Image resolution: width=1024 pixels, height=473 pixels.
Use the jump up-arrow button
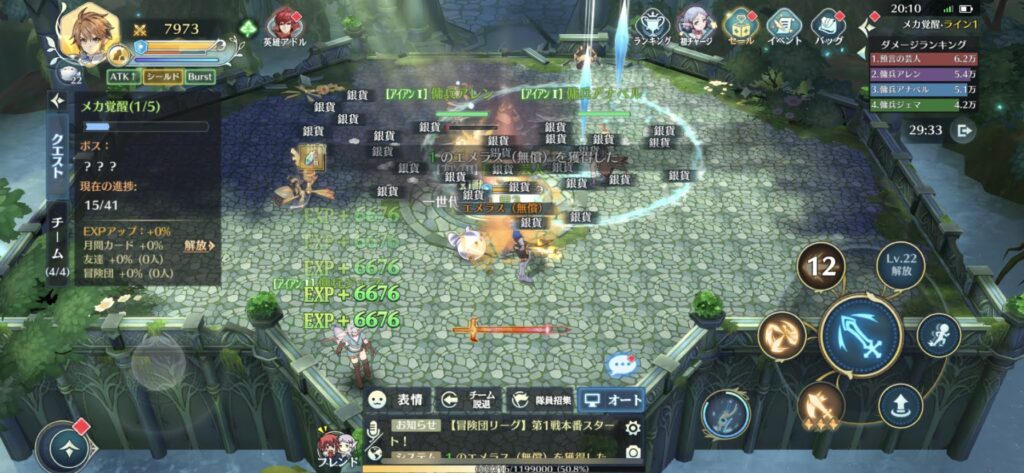tap(900, 405)
